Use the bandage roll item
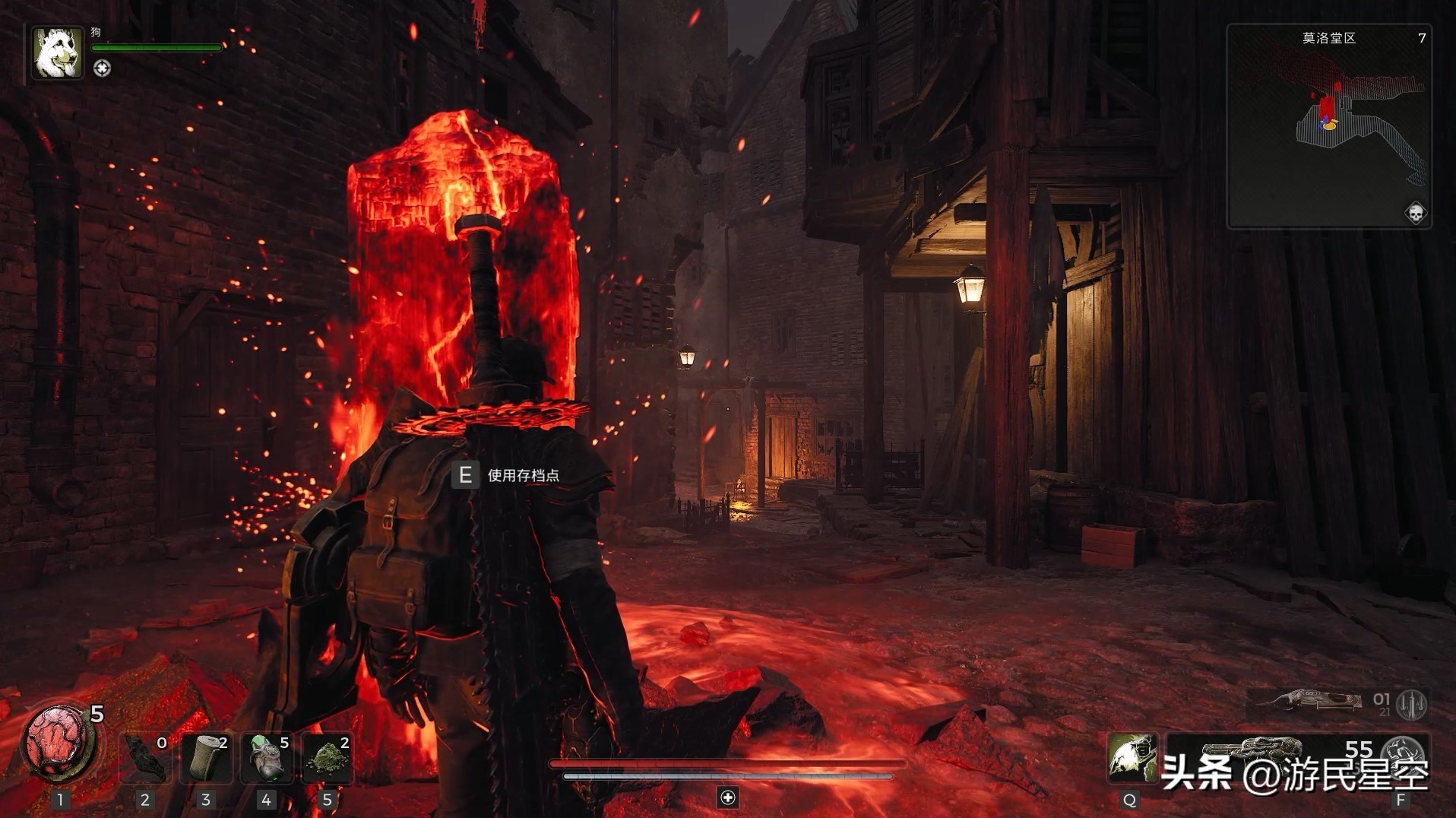This screenshot has width=1456, height=818. pos(207,758)
